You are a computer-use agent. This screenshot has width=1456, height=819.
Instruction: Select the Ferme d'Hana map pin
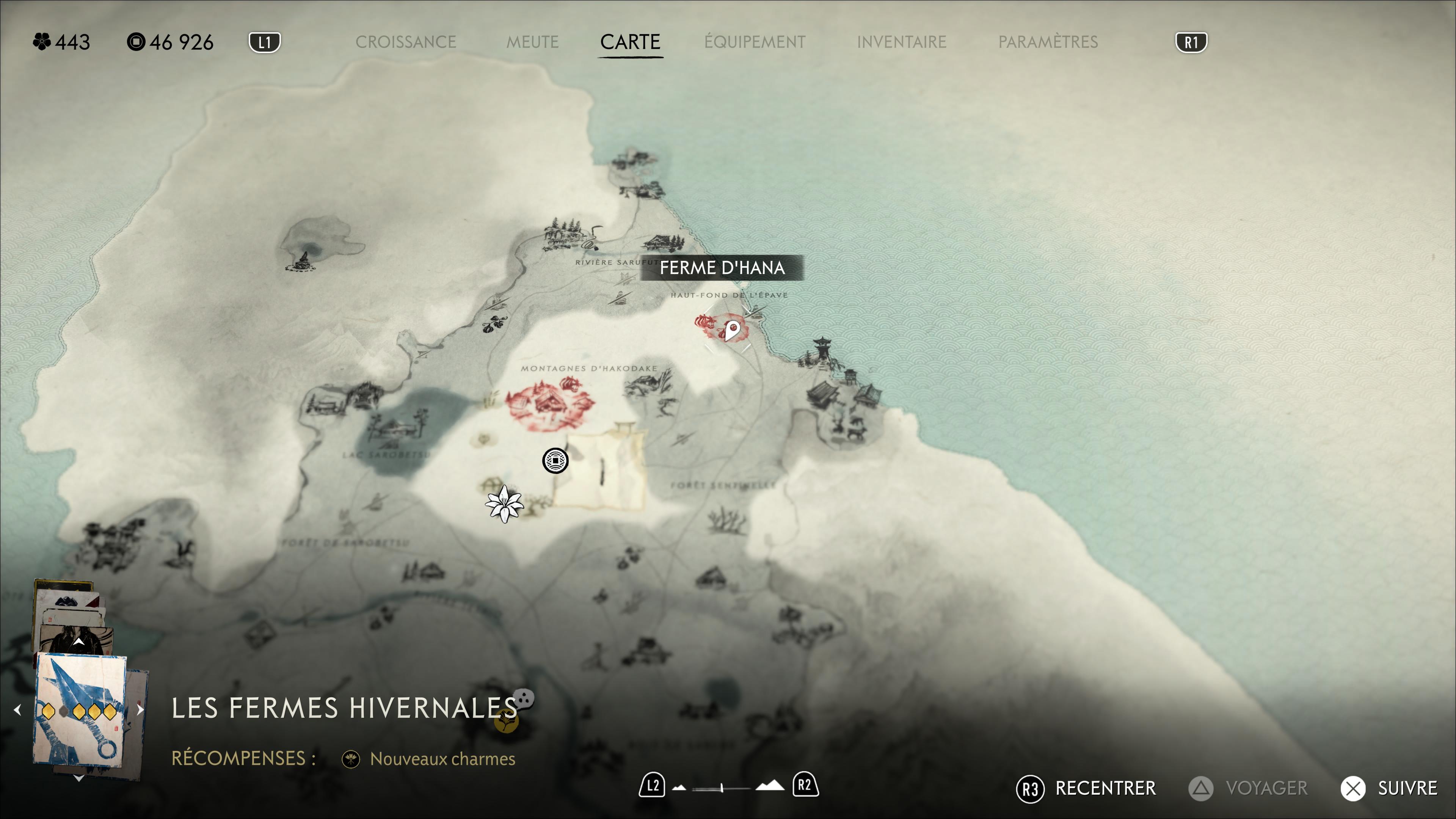click(x=732, y=329)
